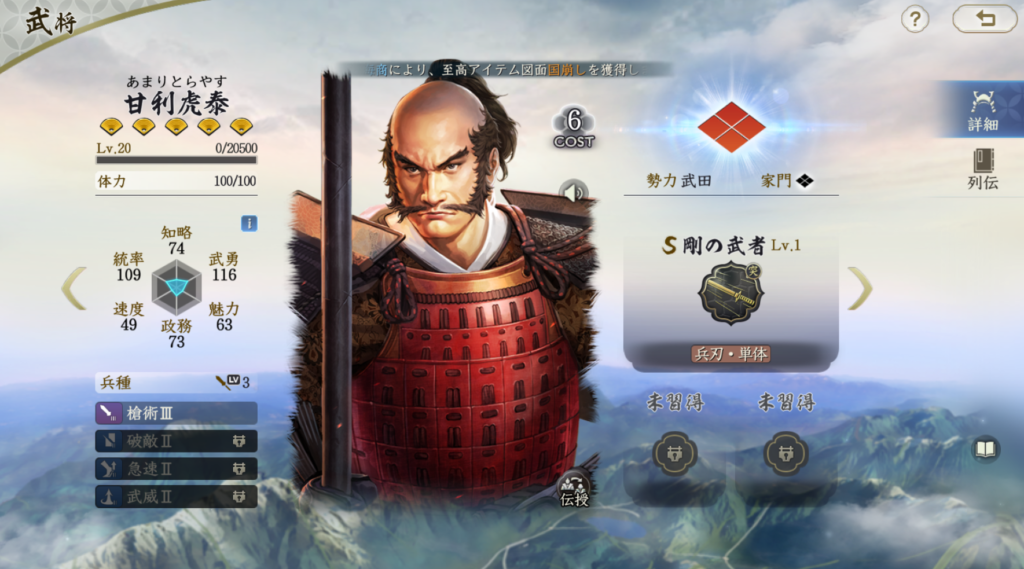This screenshot has height=569, width=1024.
Task: Open the 列伝 biography tab
Action: click(983, 168)
